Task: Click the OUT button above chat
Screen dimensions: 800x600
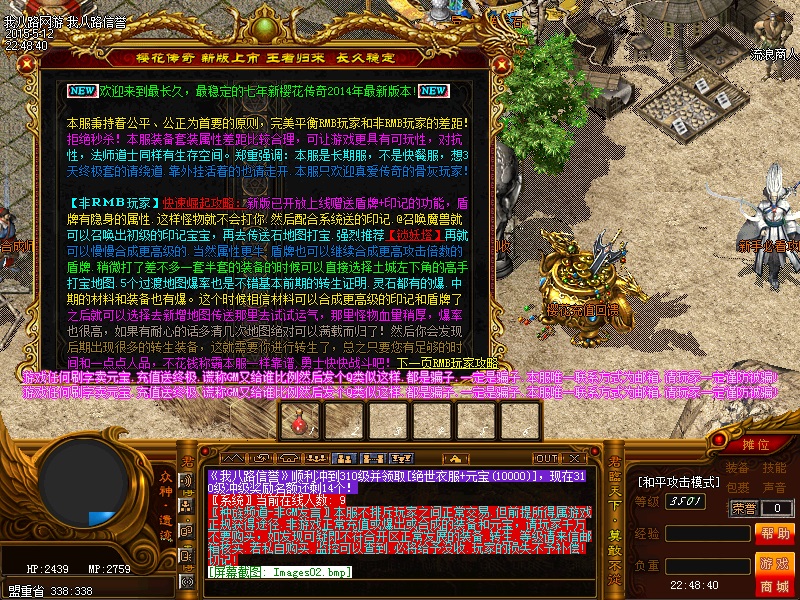Action: [546, 458]
